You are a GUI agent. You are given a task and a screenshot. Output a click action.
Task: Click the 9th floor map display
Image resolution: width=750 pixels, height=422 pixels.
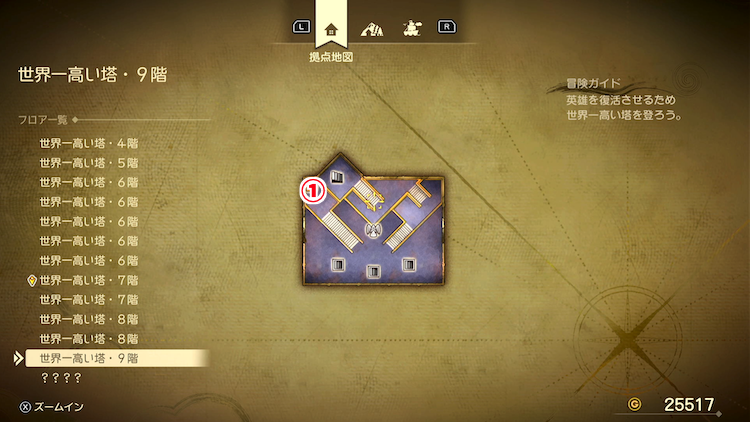coord(373,226)
